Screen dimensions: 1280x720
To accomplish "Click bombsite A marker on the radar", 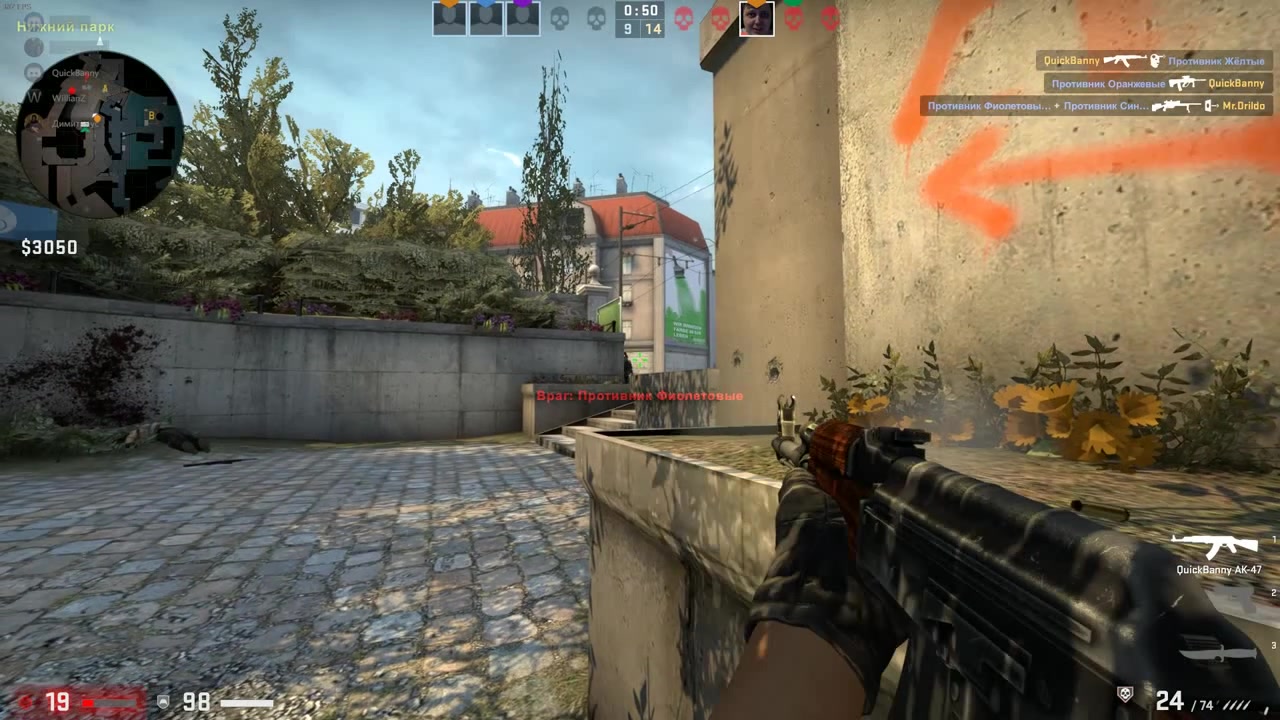I will click(x=105, y=89).
